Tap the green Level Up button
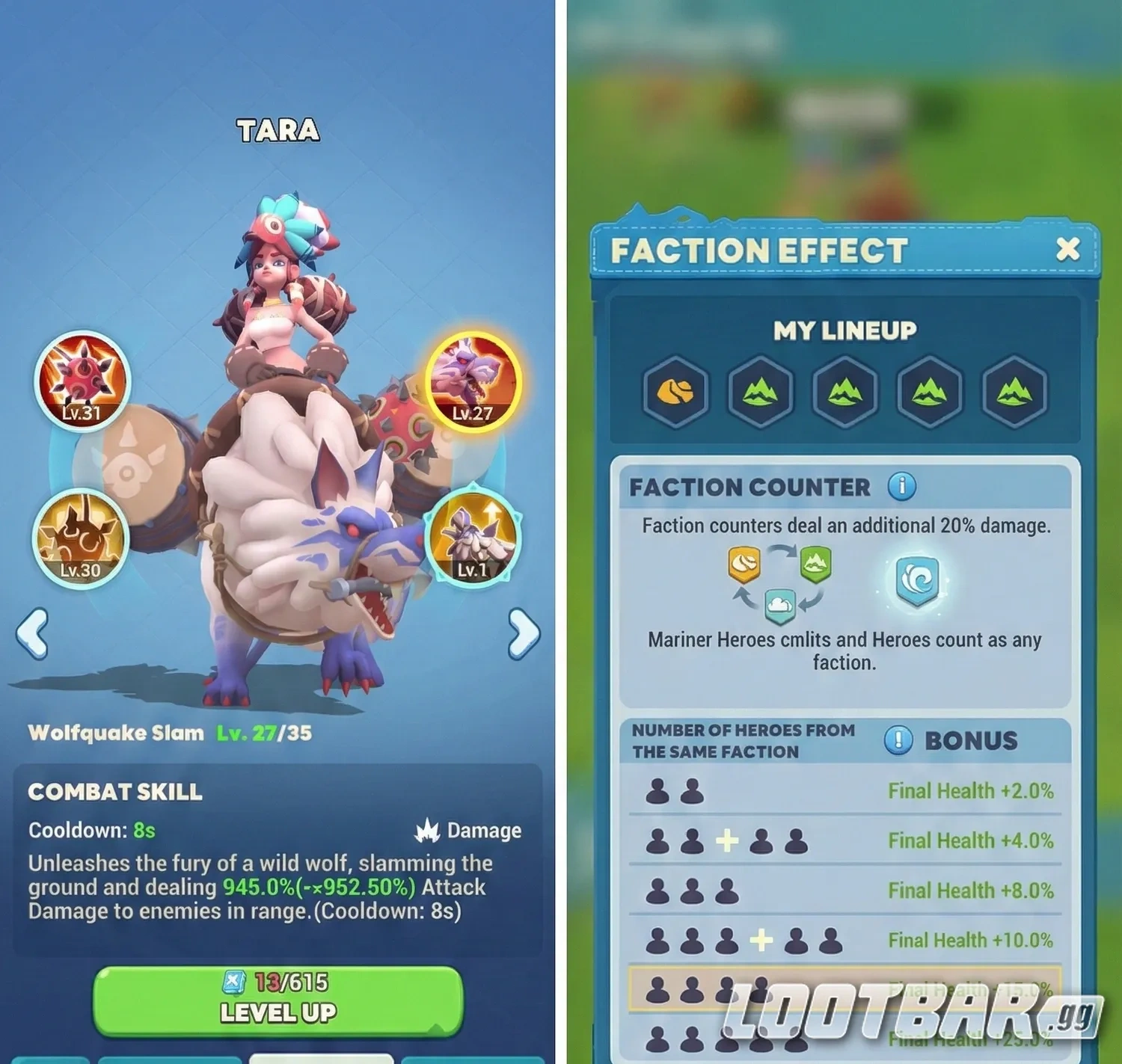The height and width of the screenshot is (1064, 1122). pos(278,1000)
